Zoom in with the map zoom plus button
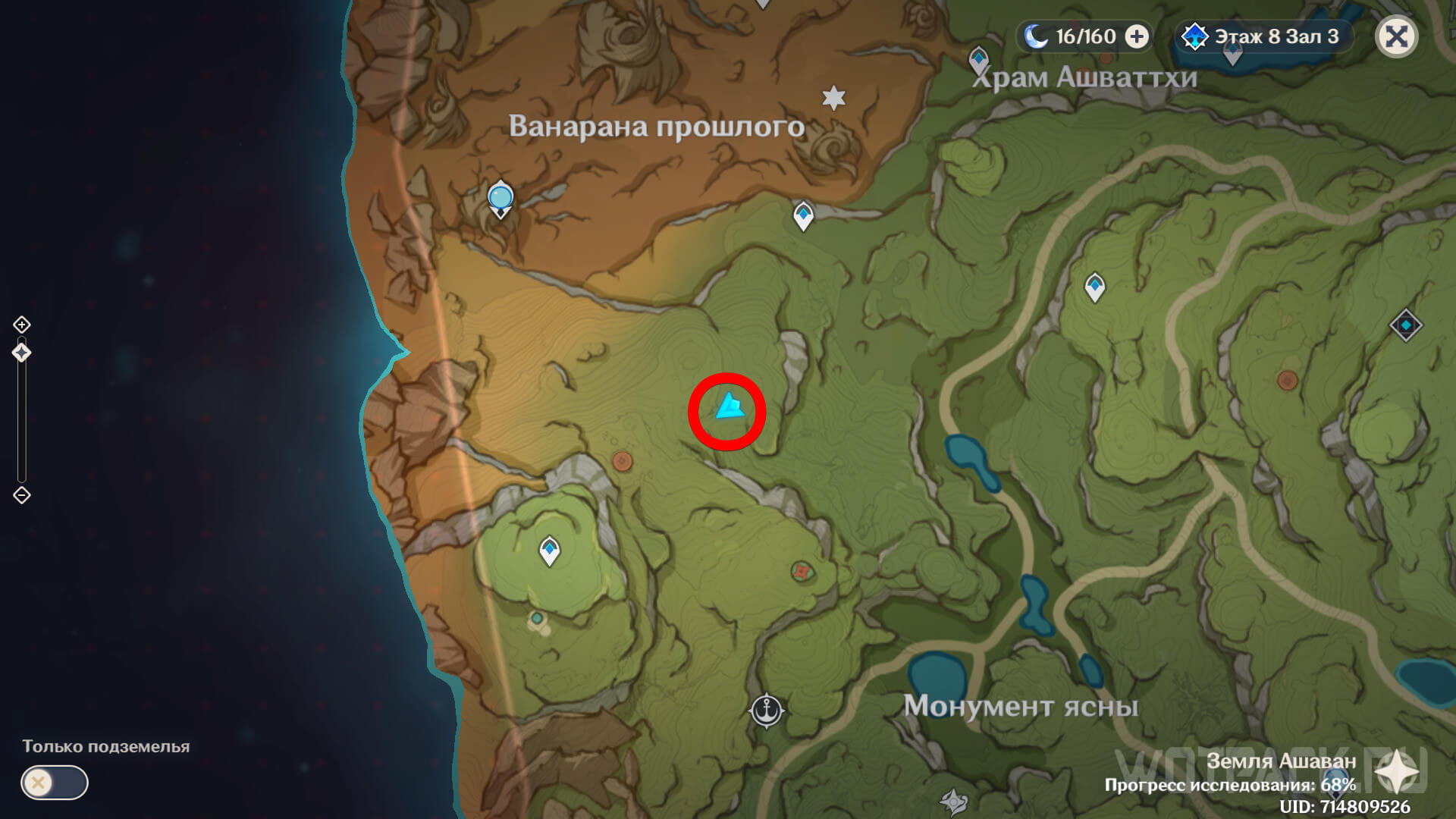This screenshot has width=1456, height=819. [21, 325]
